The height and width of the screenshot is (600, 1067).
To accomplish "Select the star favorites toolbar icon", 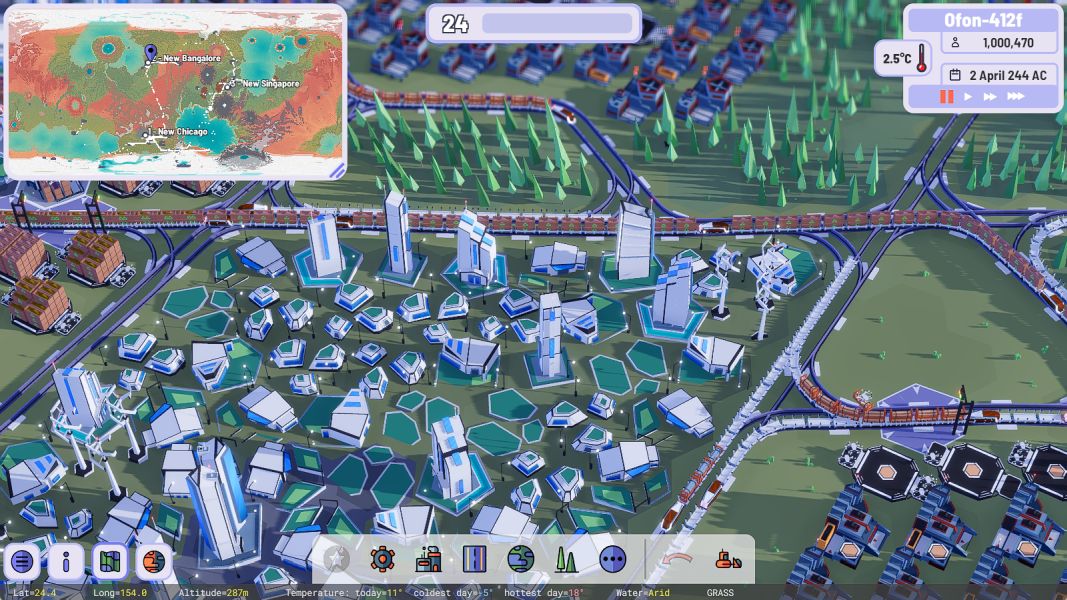I will [x=337, y=559].
